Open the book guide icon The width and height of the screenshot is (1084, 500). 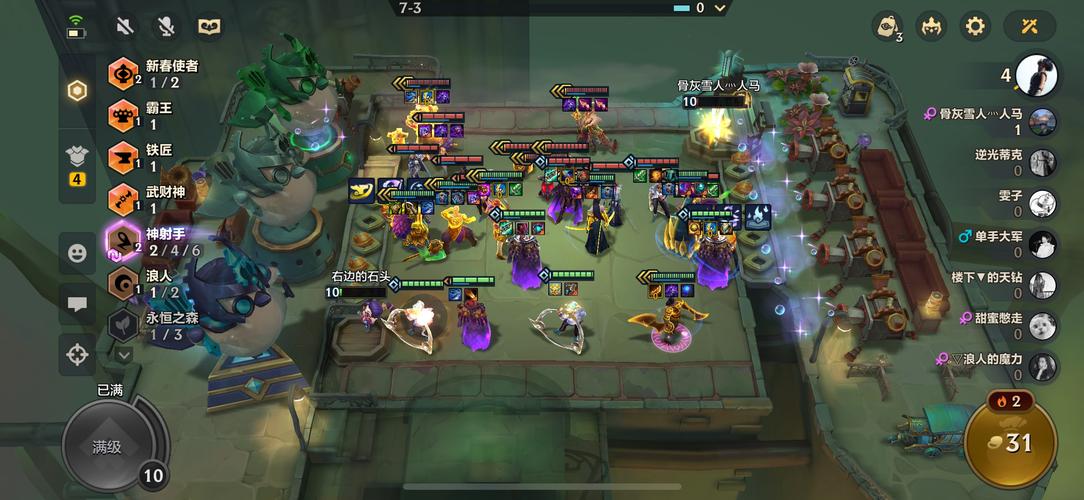(x=208, y=26)
